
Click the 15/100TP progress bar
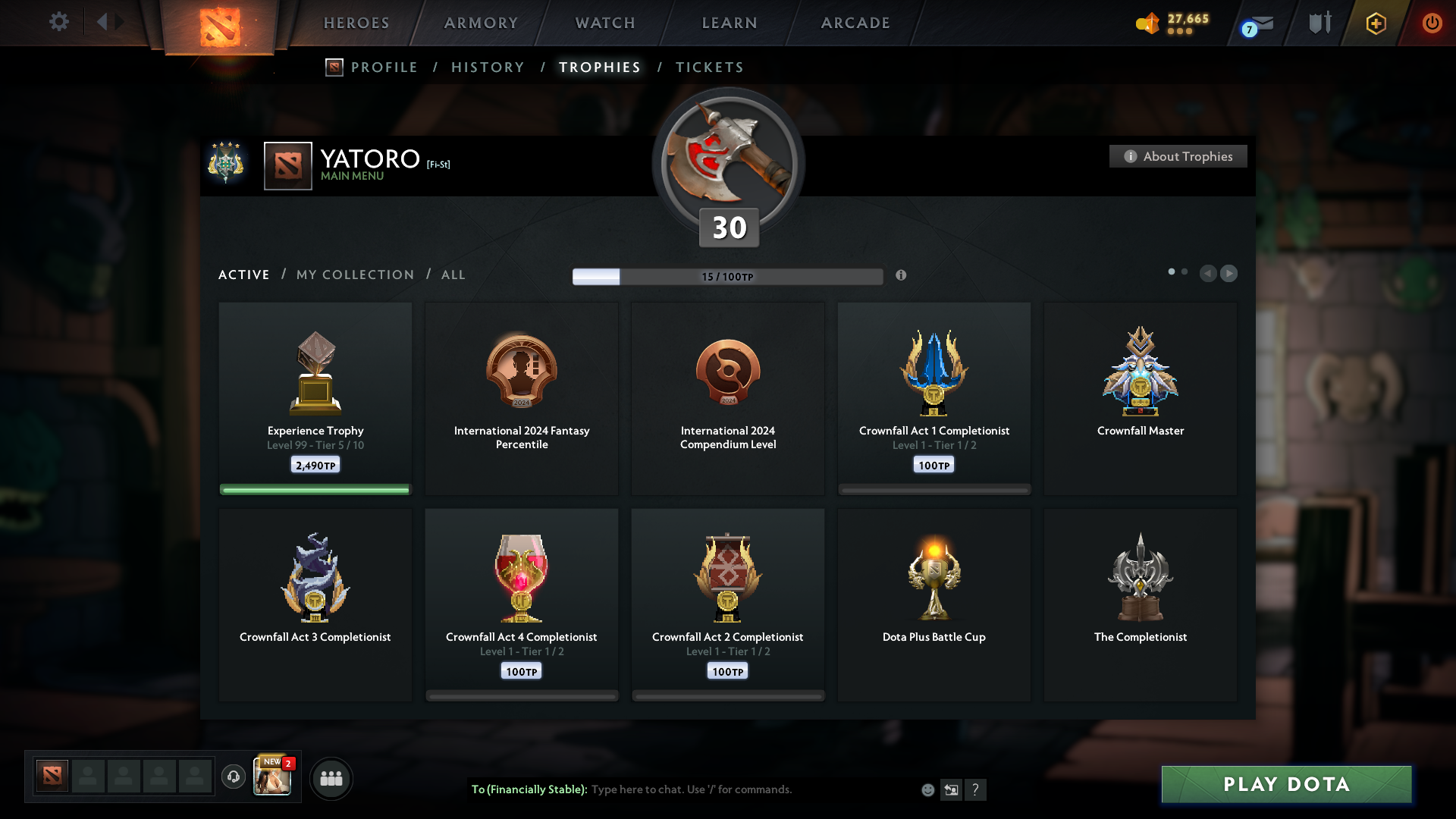[x=727, y=276]
